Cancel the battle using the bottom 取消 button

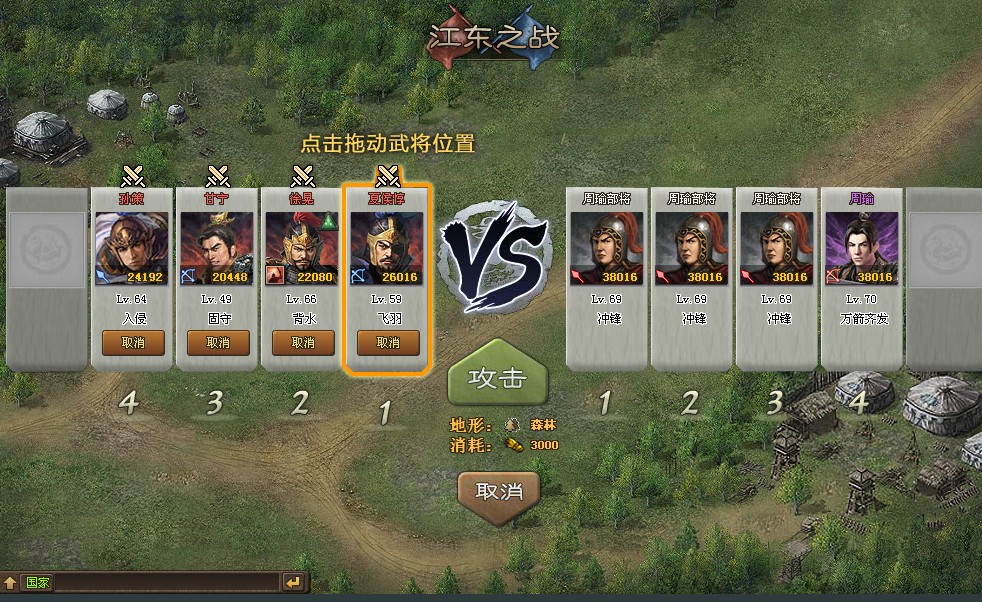(x=498, y=491)
